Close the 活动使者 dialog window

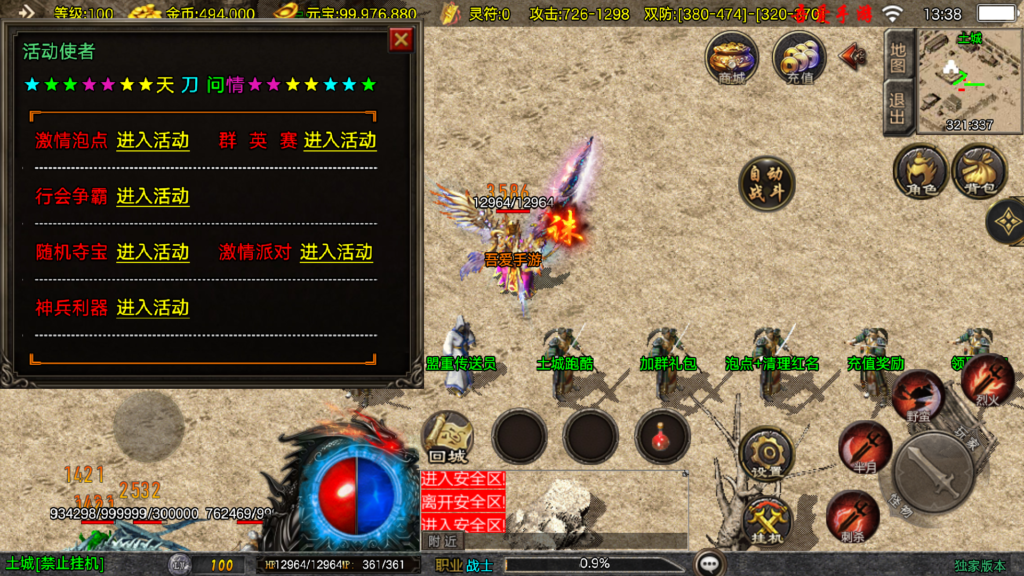point(401,40)
